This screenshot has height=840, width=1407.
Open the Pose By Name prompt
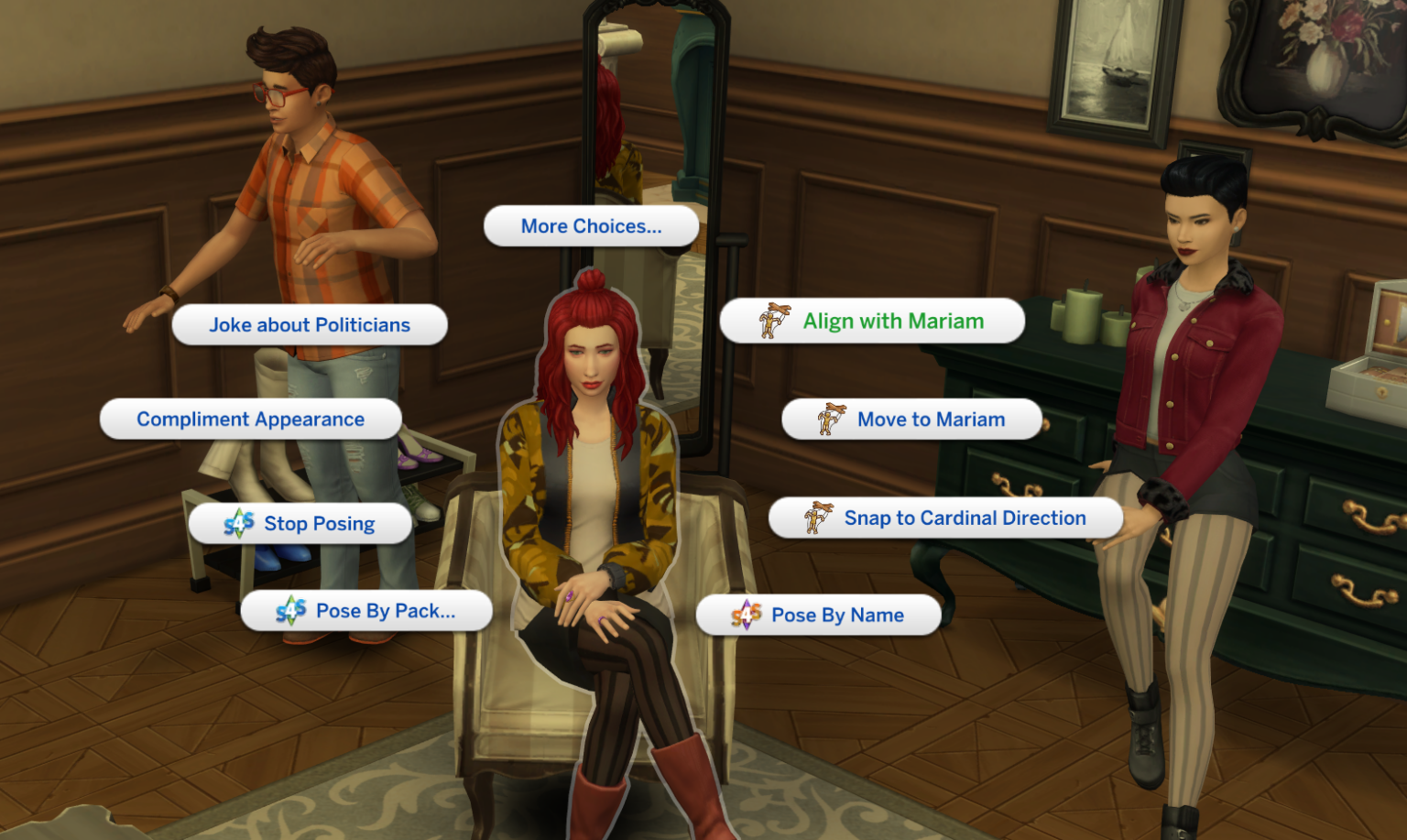tap(837, 615)
